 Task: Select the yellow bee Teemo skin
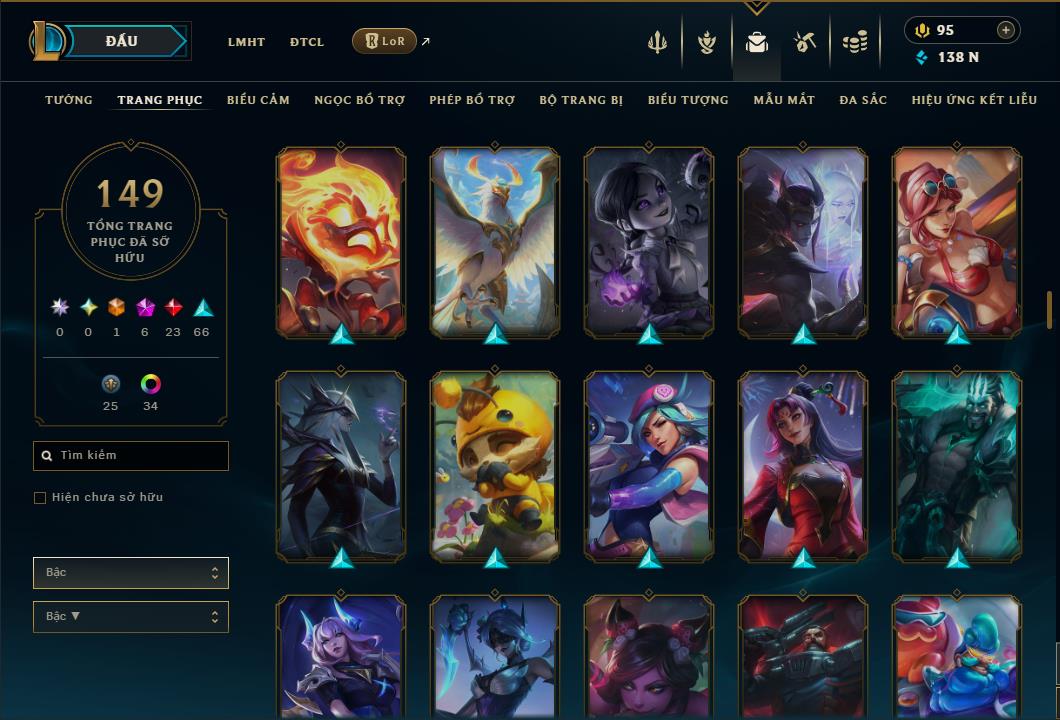495,466
